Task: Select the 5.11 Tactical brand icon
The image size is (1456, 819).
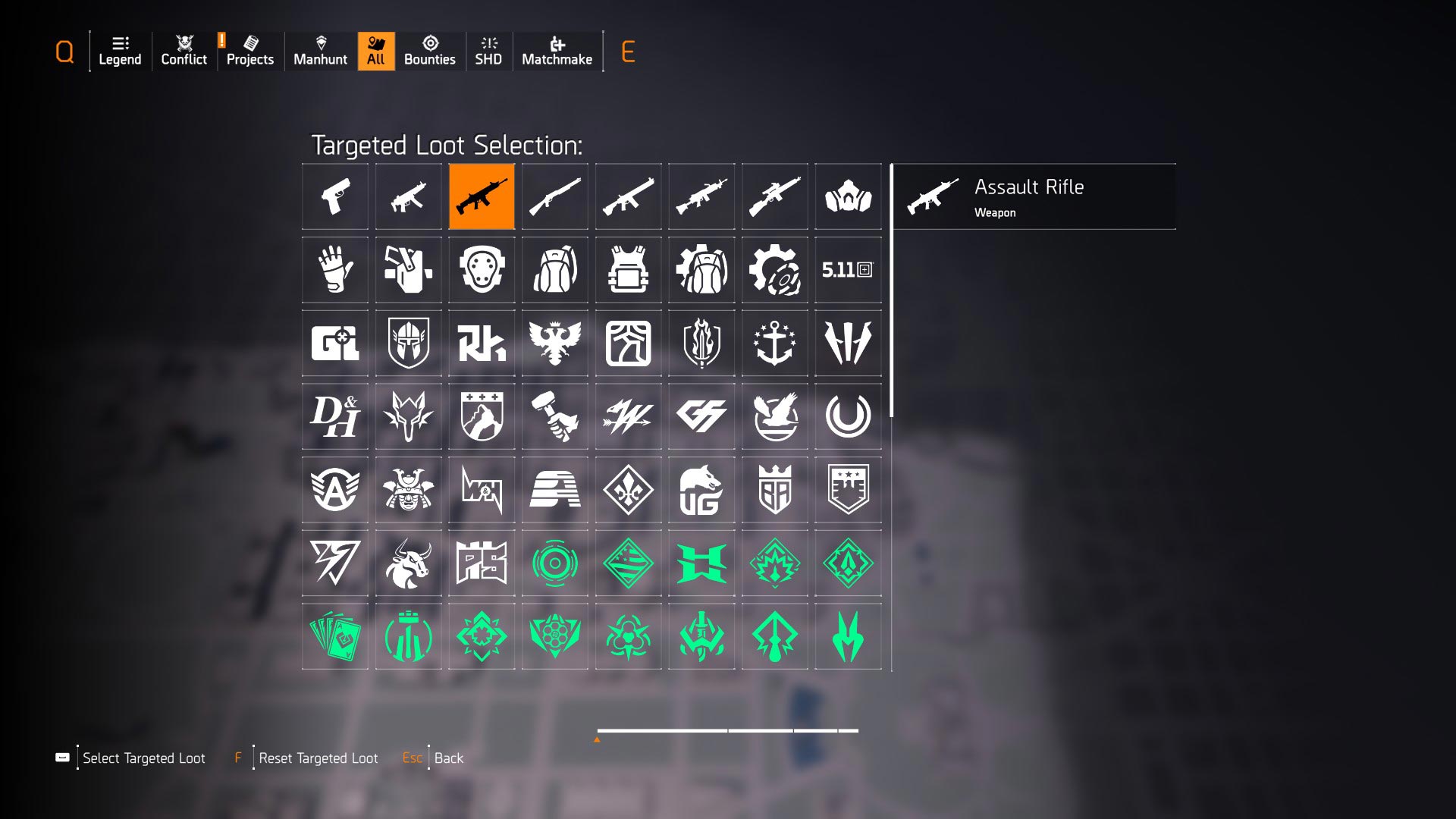Action: (848, 269)
